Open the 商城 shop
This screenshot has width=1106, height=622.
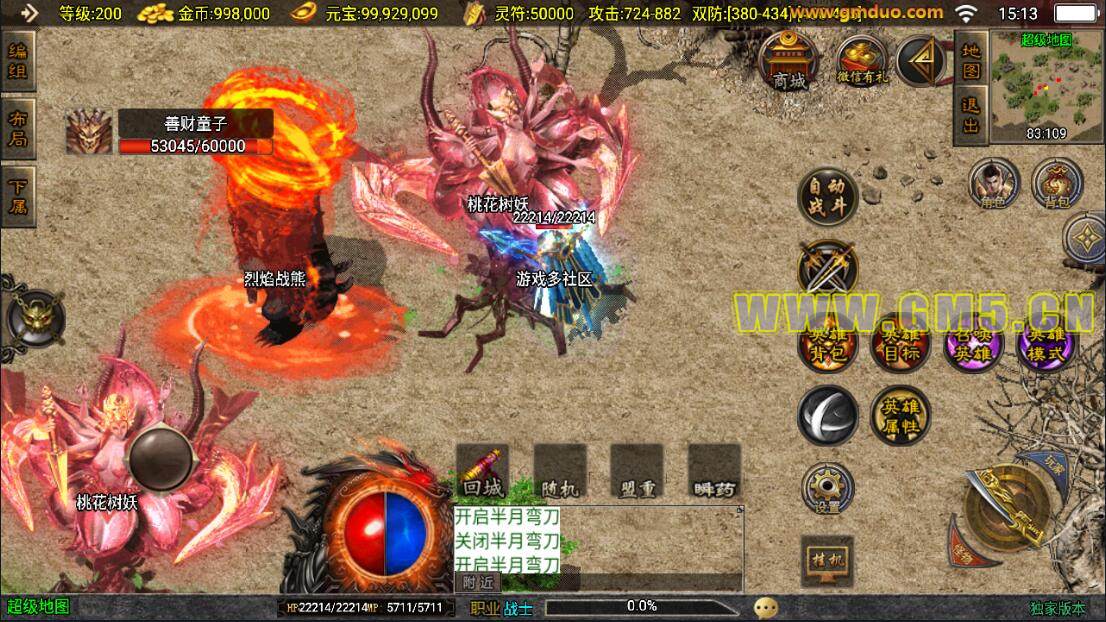coord(789,62)
